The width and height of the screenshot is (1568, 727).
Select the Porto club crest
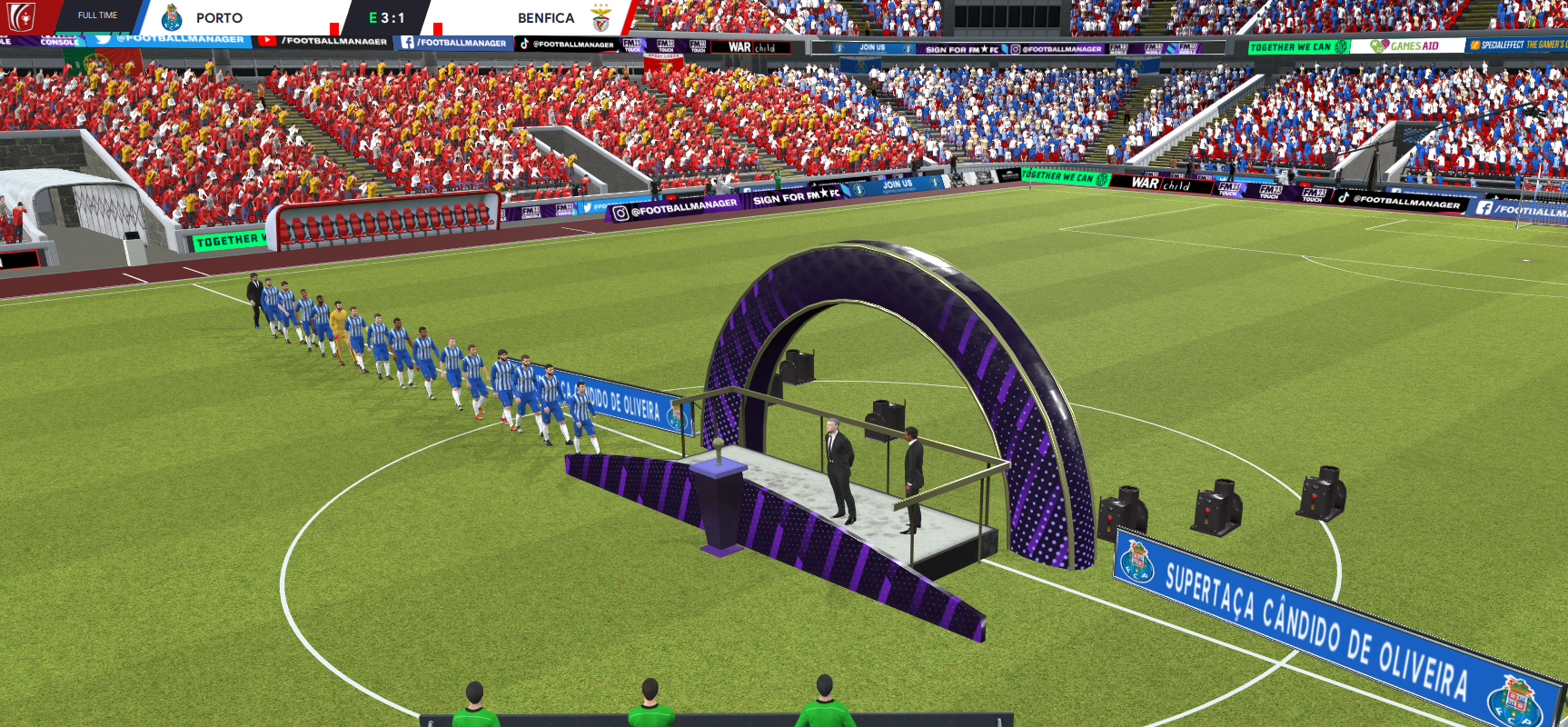click(x=172, y=18)
